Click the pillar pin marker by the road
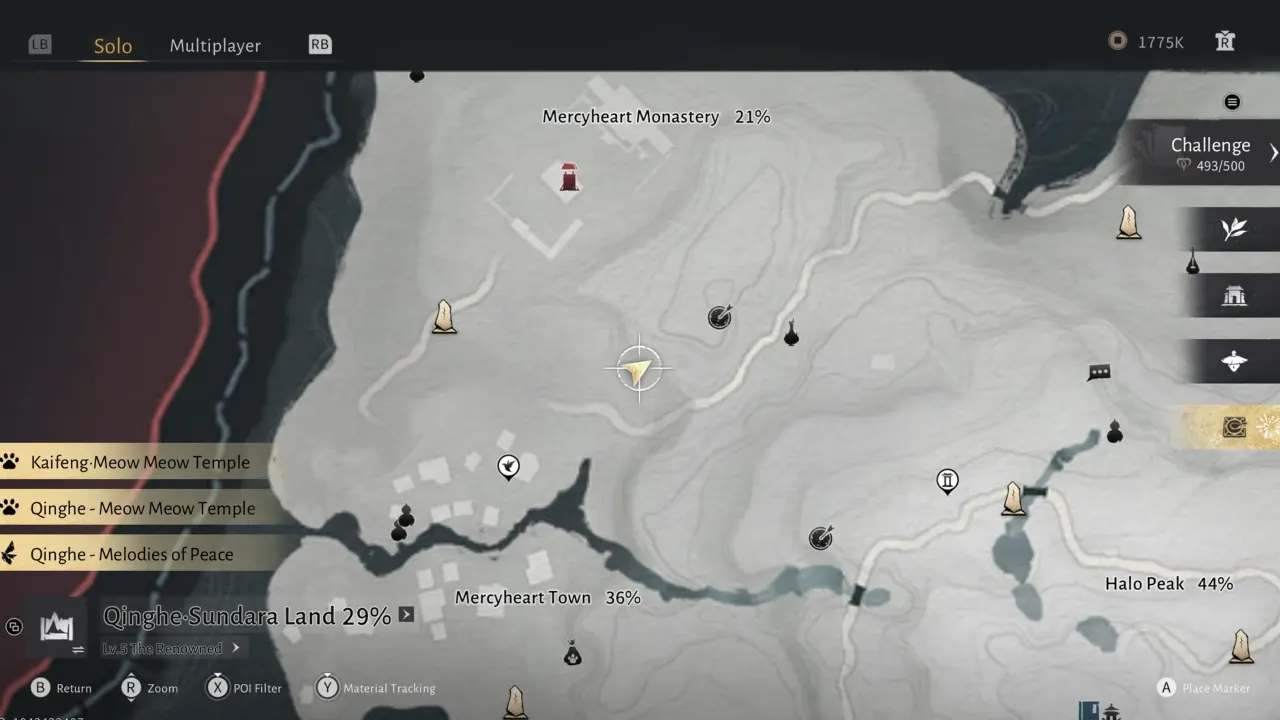The width and height of the screenshot is (1280, 720). 947,481
